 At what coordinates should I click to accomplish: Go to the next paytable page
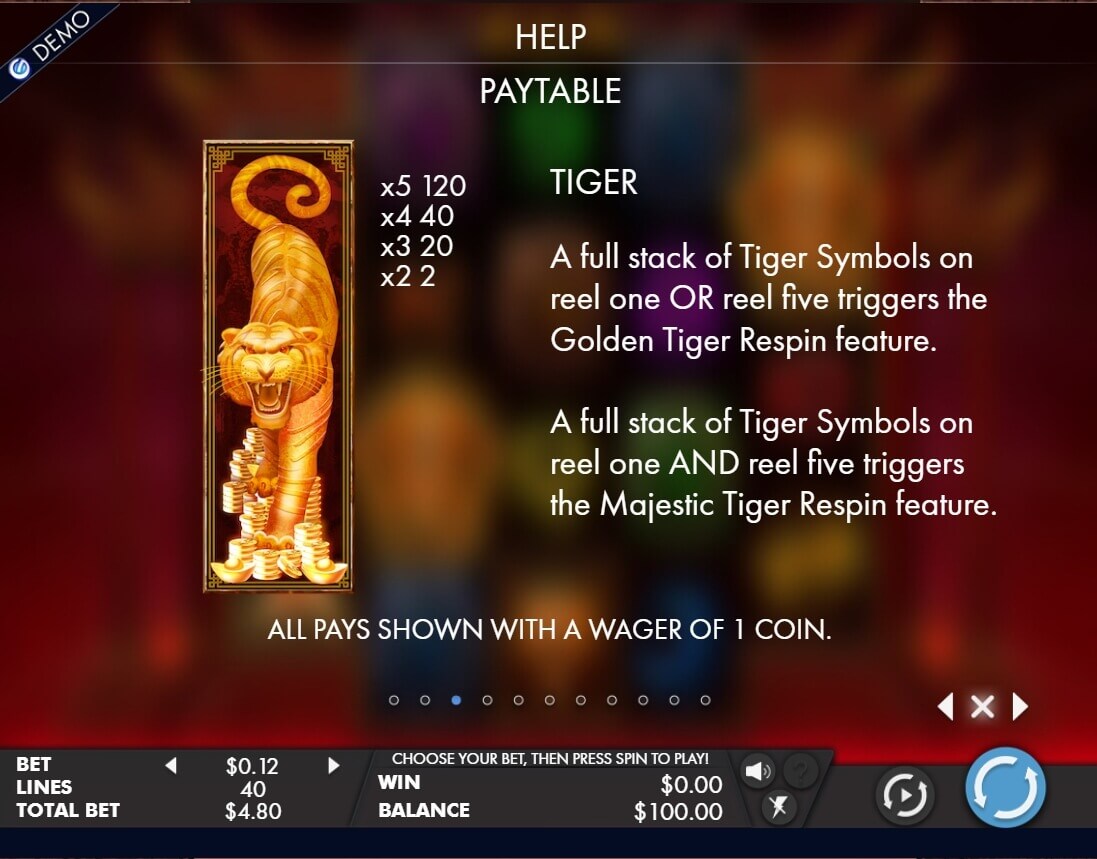(x=1020, y=707)
